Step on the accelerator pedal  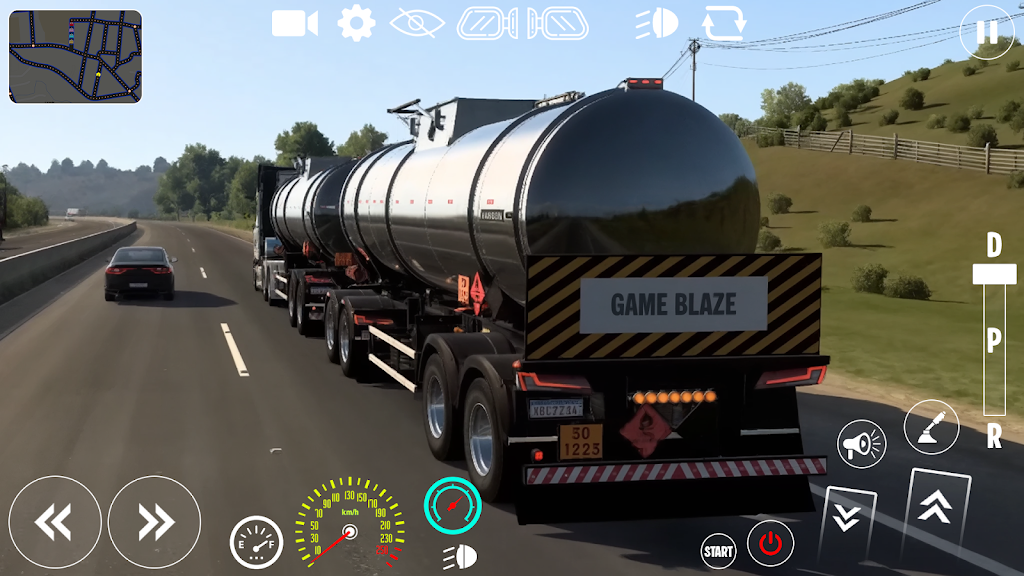point(936,509)
